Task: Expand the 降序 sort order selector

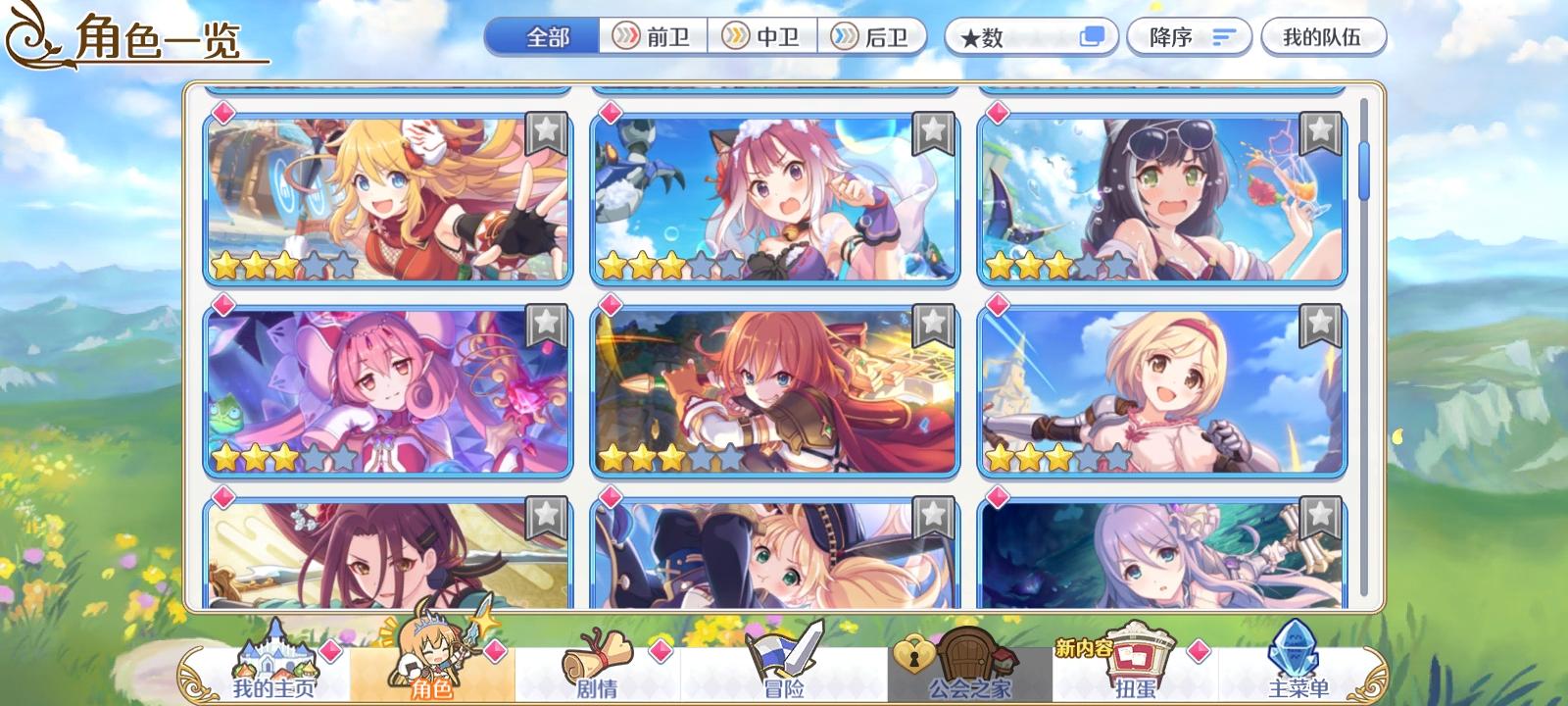Action: pyautogui.click(x=1189, y=36)
